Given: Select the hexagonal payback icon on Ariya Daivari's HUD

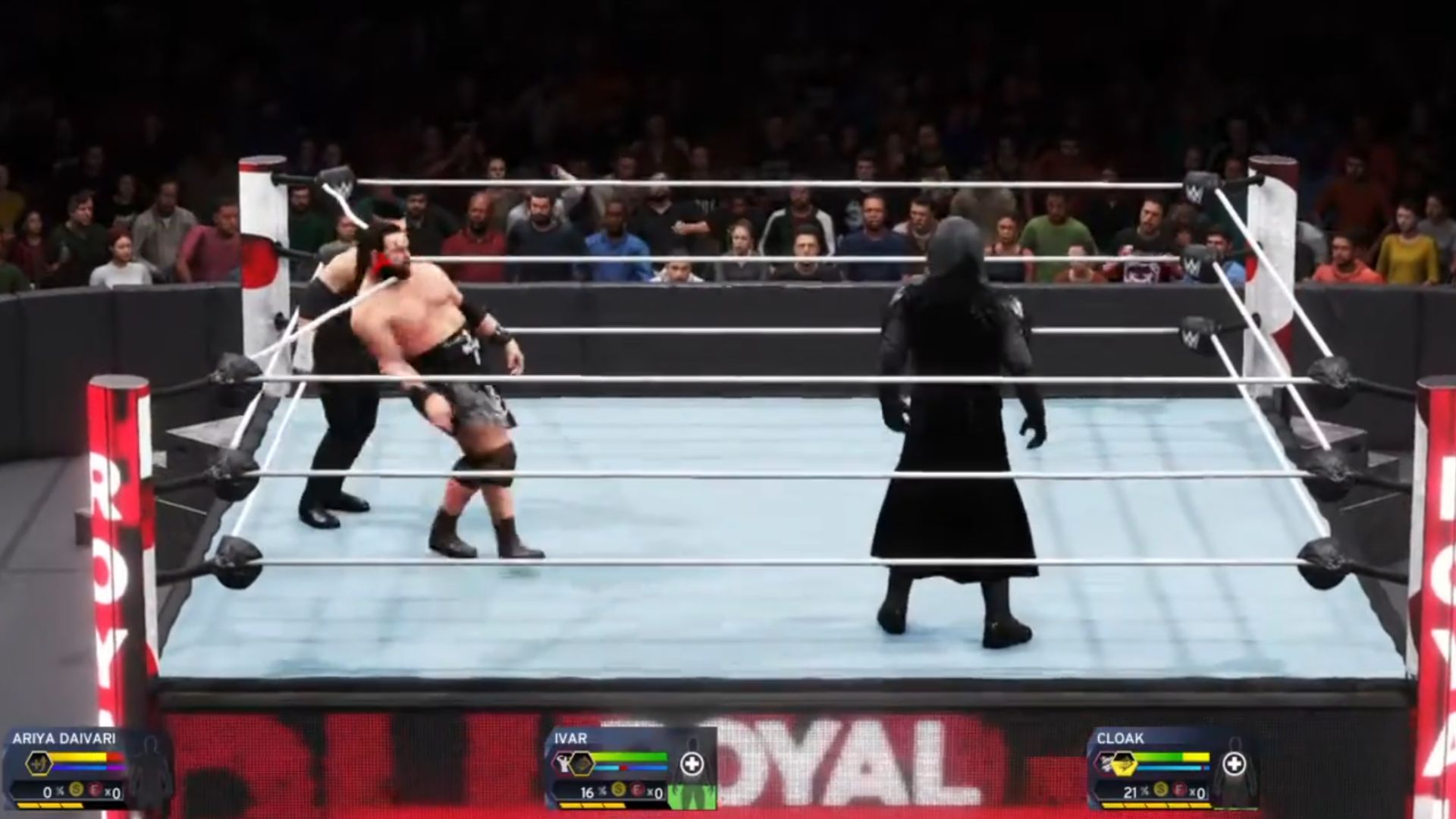Looking at the screenshot, I should pos(38,763).
